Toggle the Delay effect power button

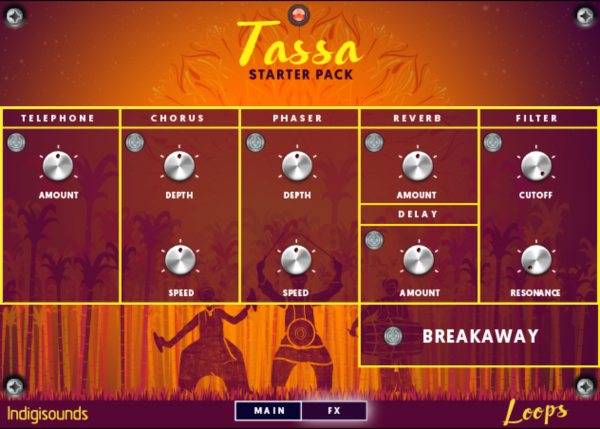click(374, 239)
